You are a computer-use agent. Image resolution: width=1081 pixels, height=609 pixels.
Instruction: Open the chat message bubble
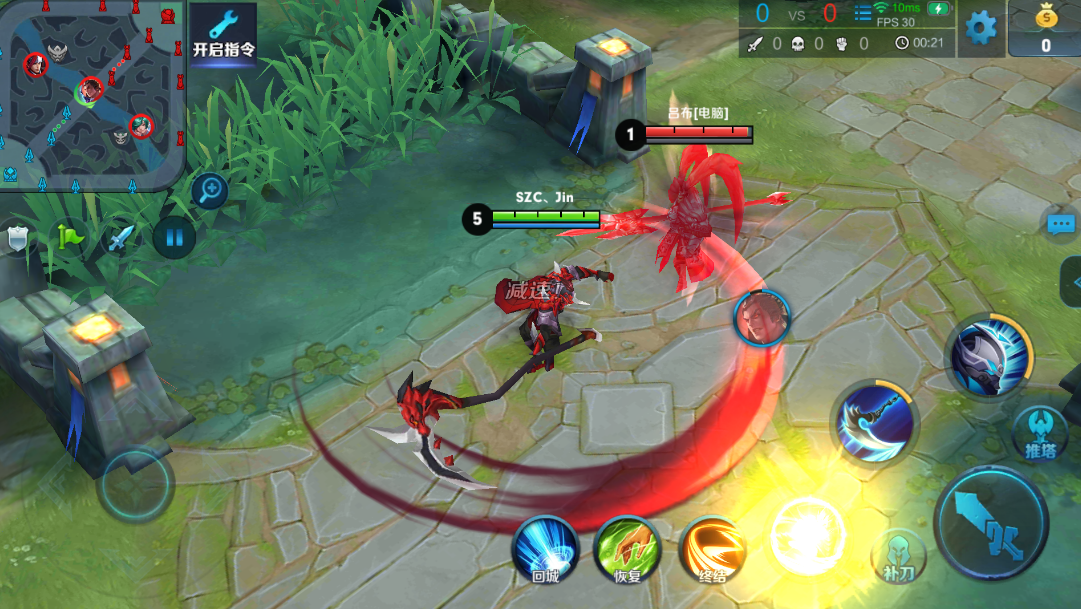[1061, 224]
